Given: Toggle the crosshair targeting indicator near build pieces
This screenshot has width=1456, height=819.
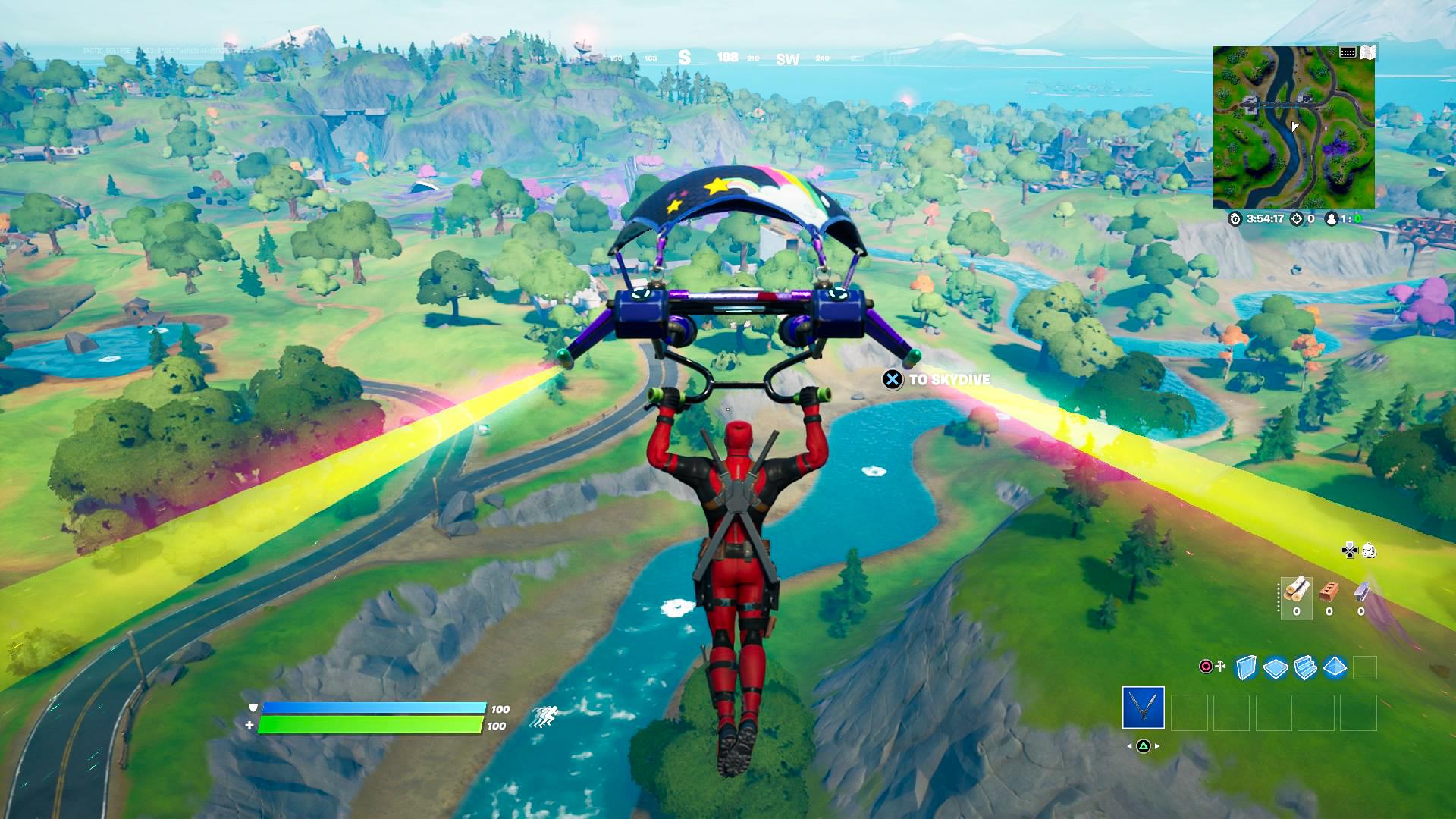Looking at the screenshot, I should pos(1207,667).
